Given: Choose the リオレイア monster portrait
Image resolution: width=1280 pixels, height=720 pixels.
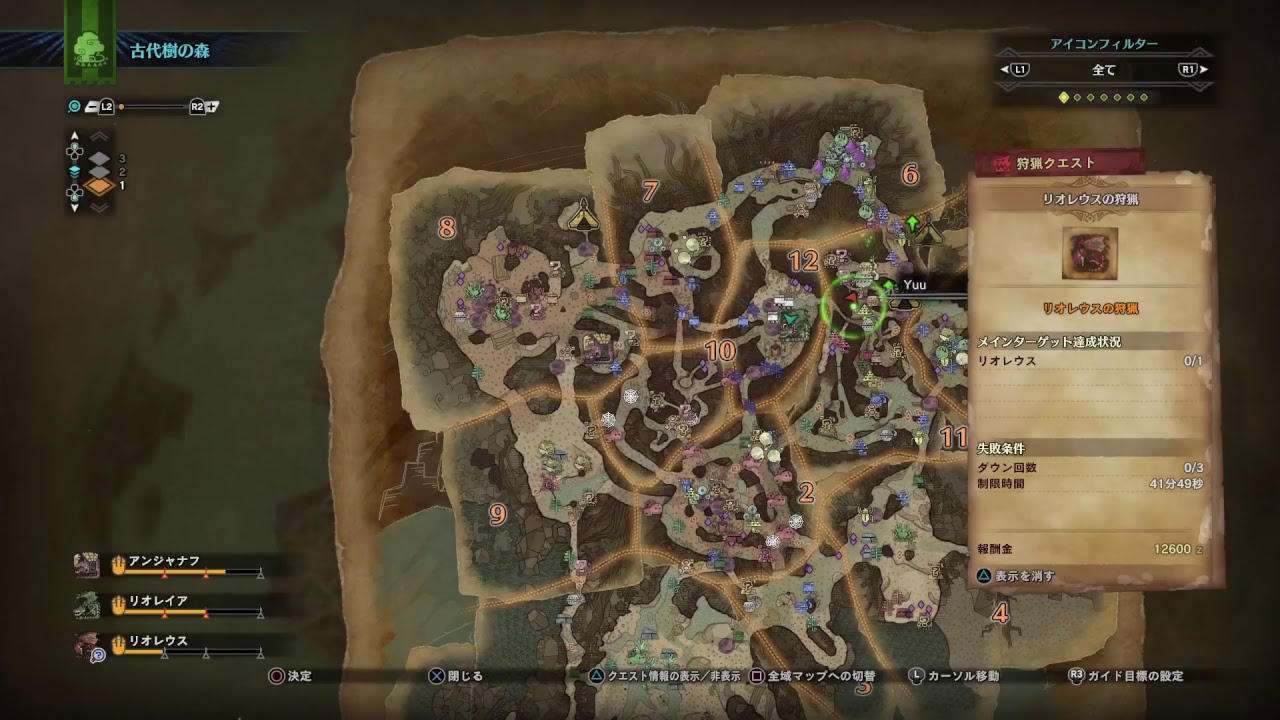Looking at the screenshot, I should (87, 604).
